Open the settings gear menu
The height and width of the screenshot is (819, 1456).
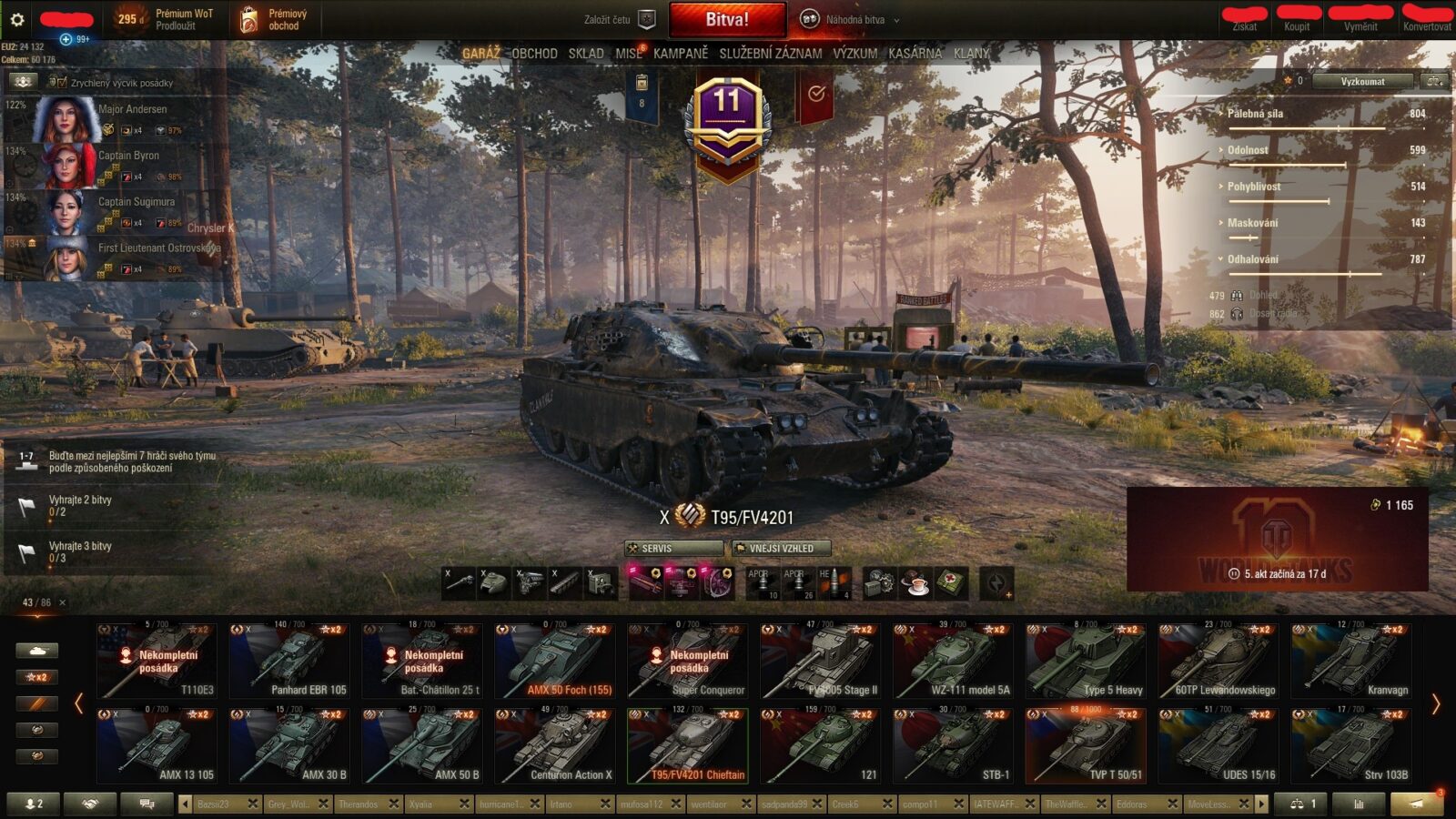[x=16, y=19]
